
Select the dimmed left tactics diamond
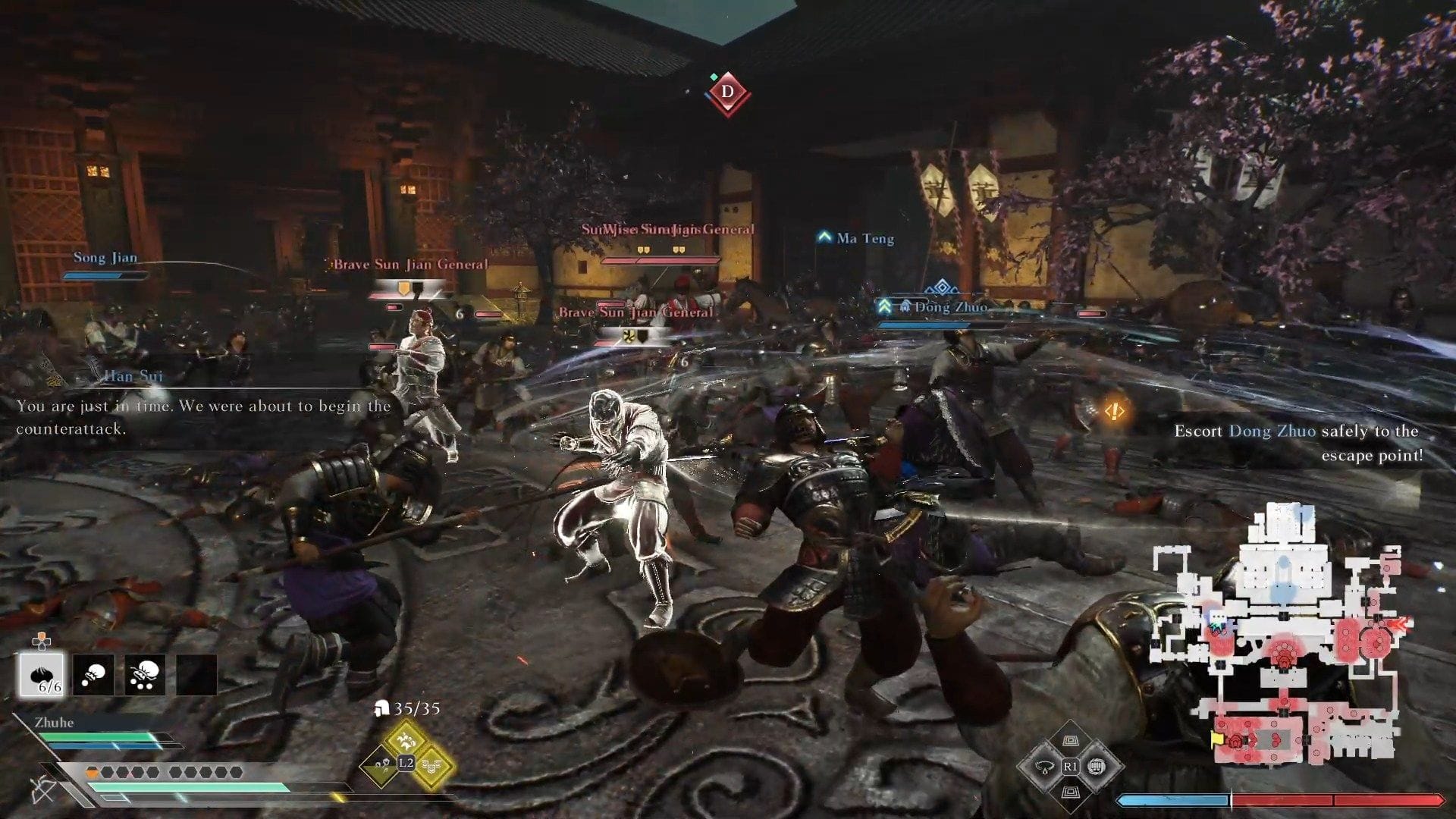coord(379,766)
